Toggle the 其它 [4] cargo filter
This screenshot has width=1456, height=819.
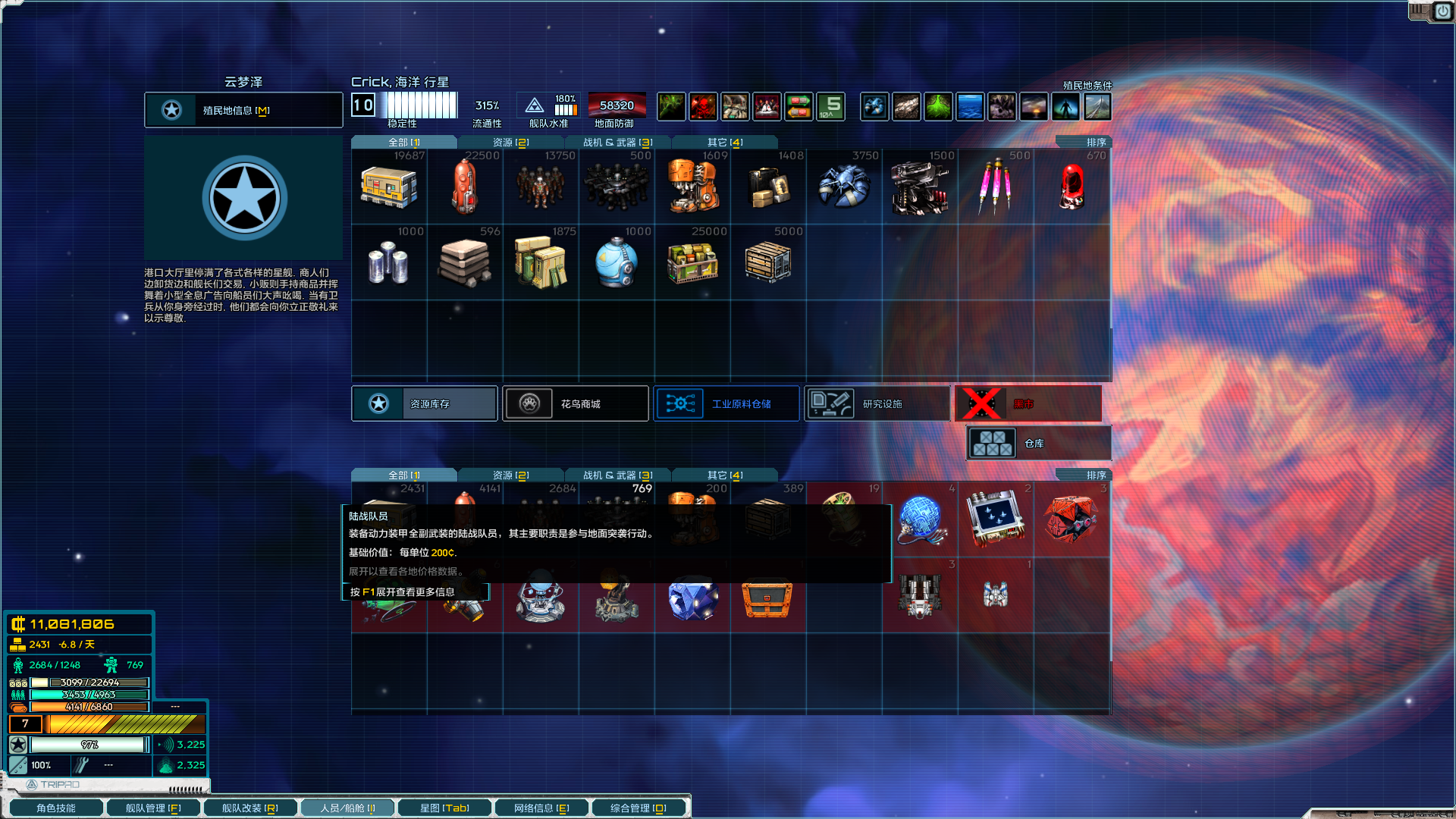coord(724,142)
